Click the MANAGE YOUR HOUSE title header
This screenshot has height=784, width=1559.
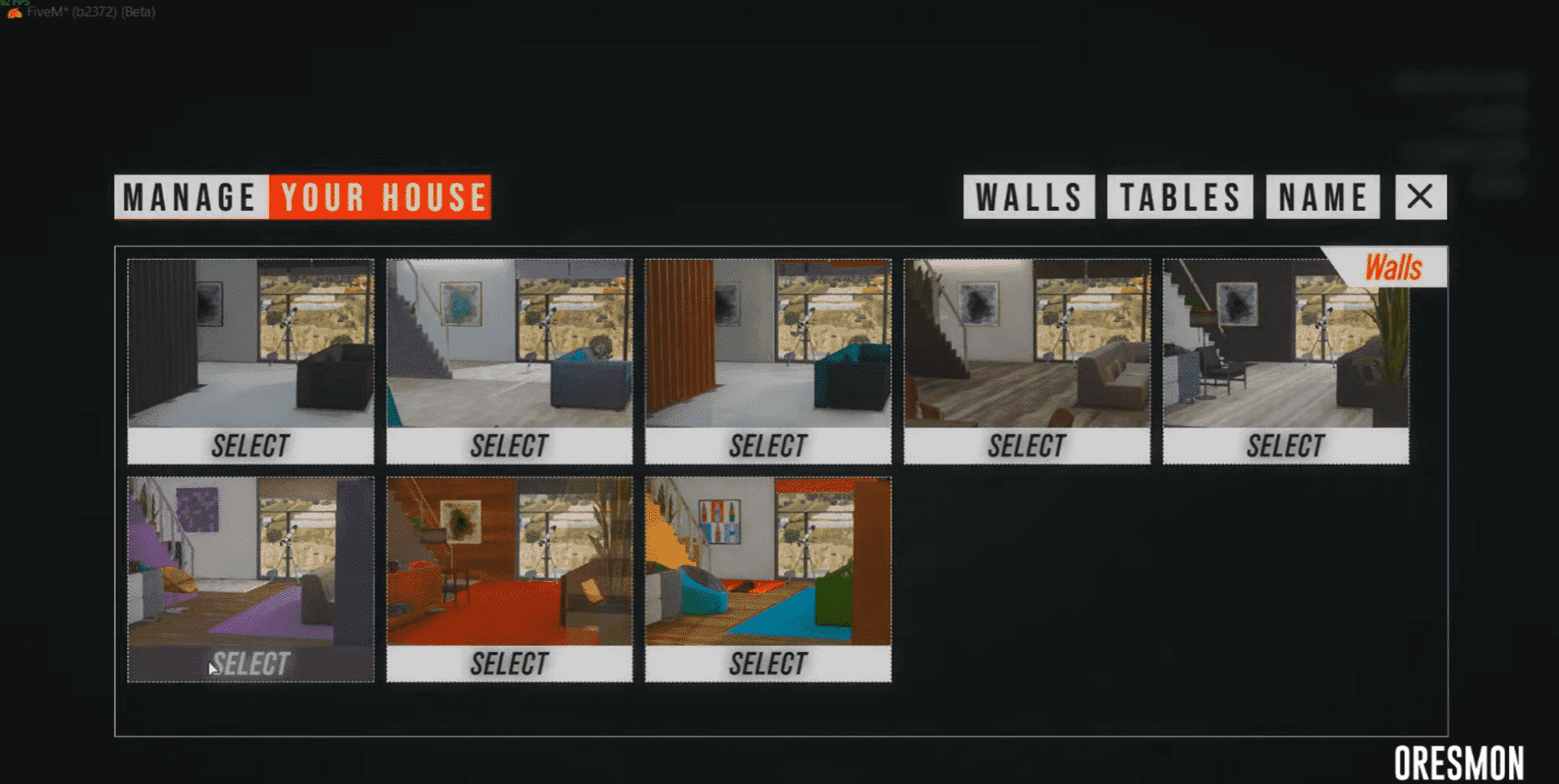[302, 196]
